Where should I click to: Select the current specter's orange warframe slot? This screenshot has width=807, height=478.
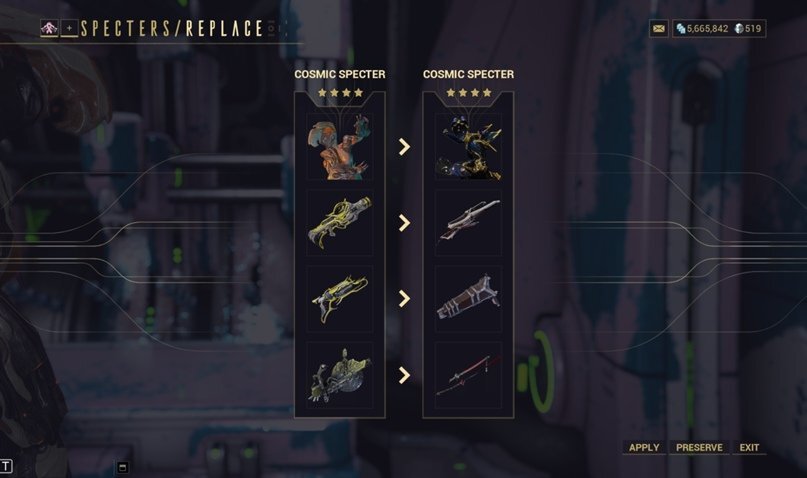point(339,146)
